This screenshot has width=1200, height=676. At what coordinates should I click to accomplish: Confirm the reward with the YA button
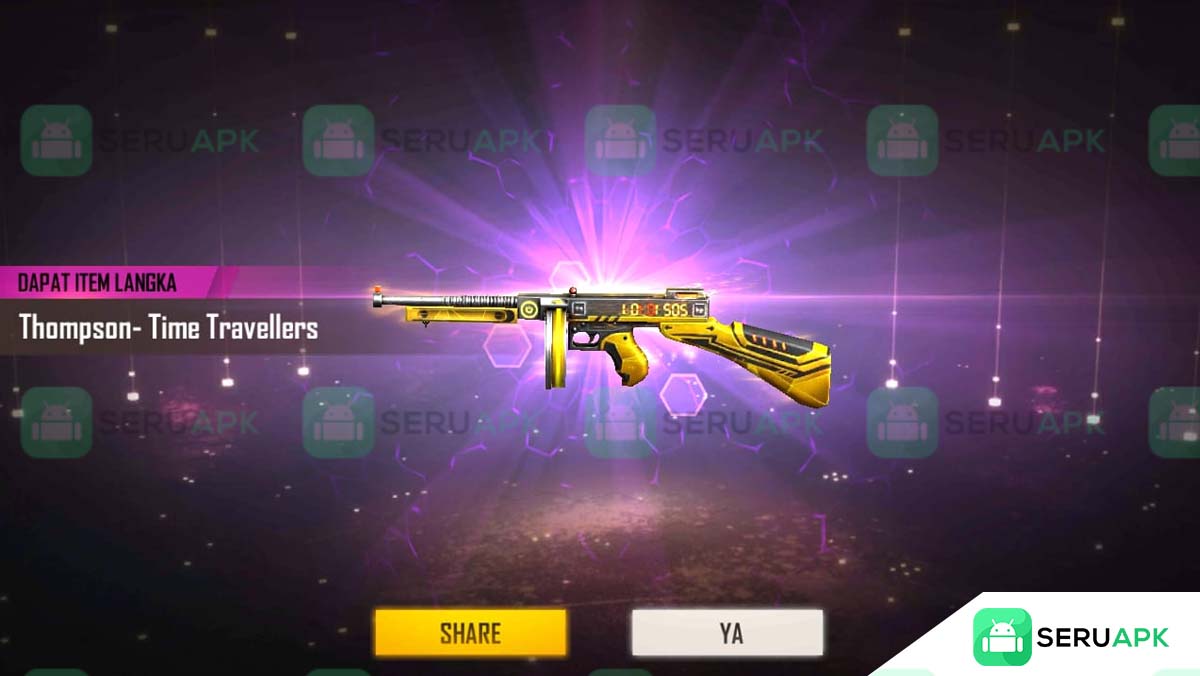(x=727, y=633)
